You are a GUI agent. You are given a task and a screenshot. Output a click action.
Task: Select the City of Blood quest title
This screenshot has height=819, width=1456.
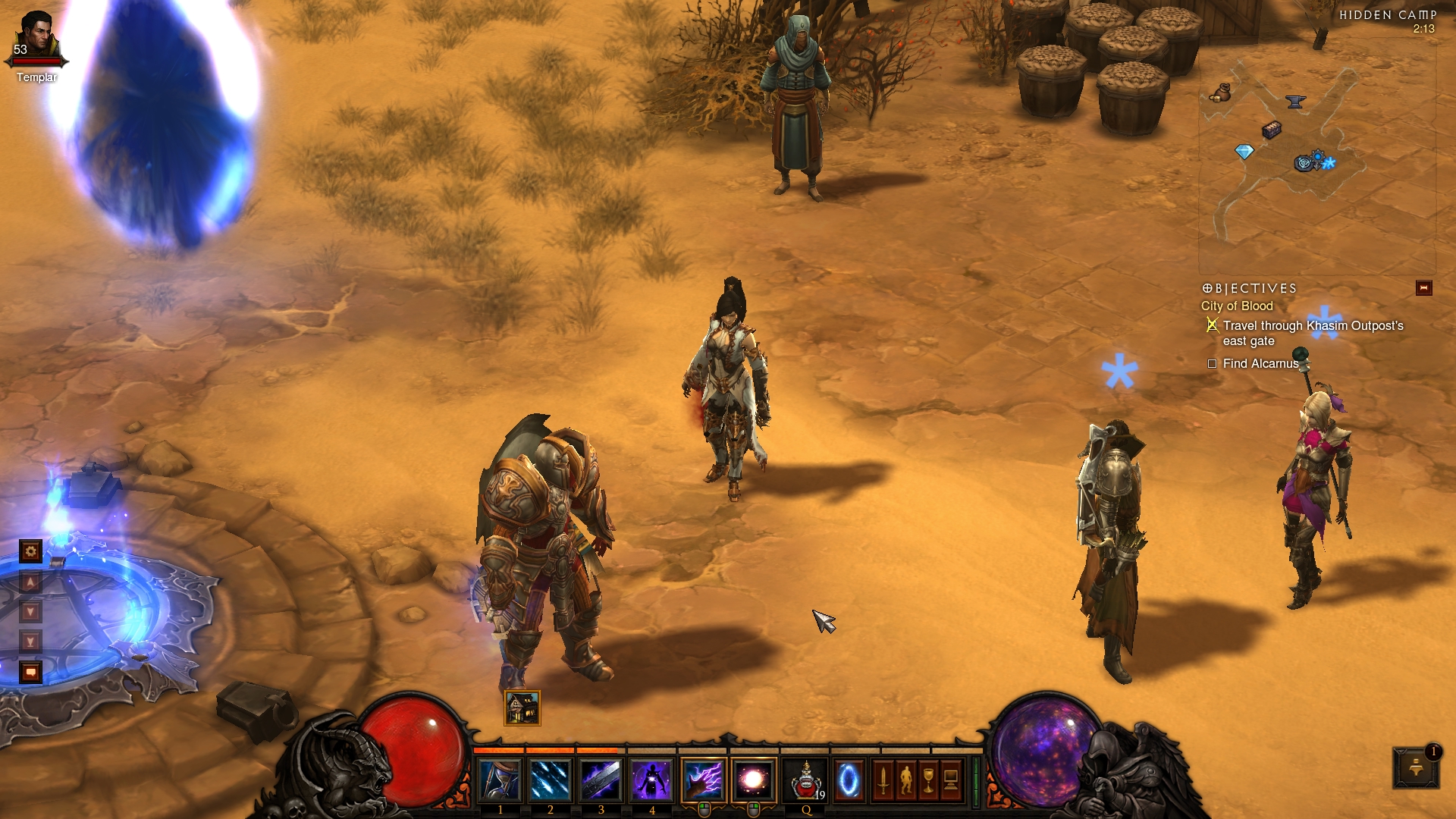[x=1236, y=306]
